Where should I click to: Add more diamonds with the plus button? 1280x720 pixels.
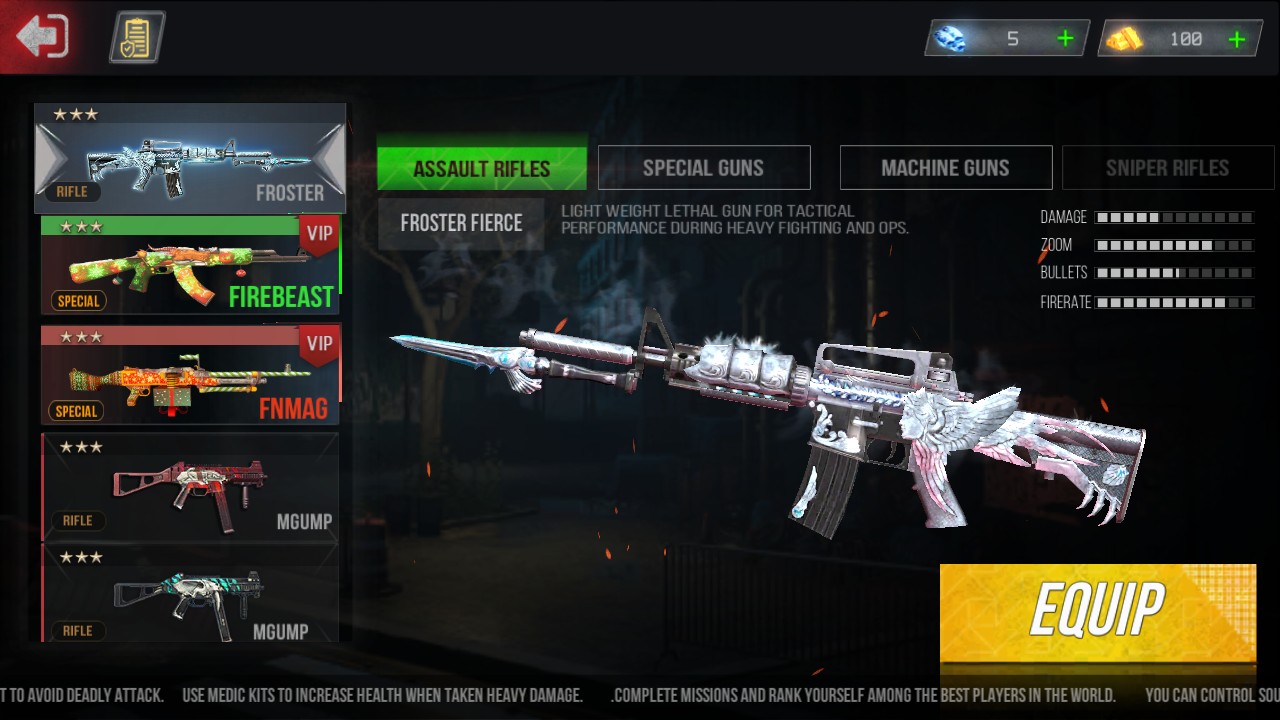(x=1065, y=39)
